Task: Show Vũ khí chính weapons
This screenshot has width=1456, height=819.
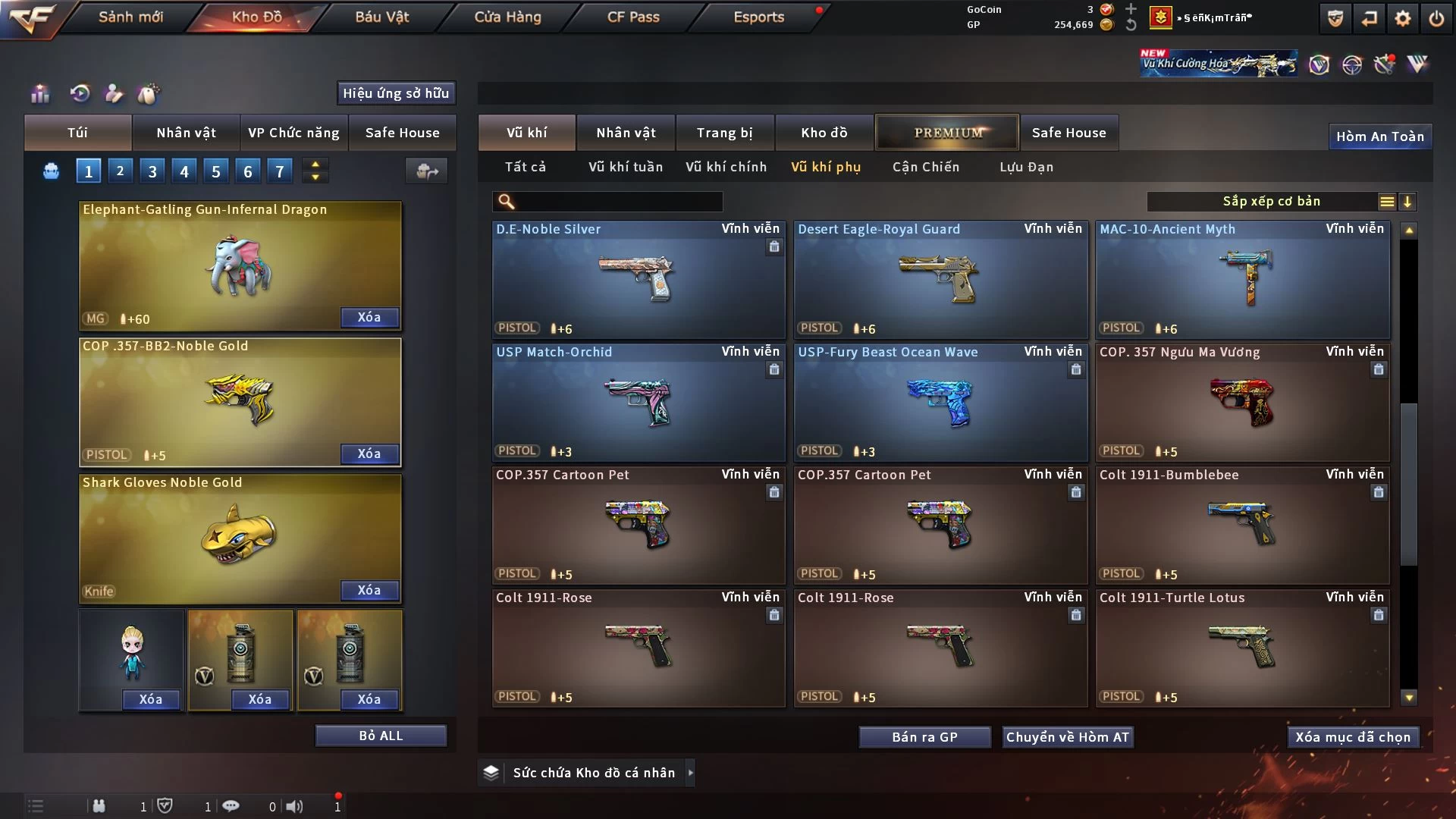Action: pos(726,167)
